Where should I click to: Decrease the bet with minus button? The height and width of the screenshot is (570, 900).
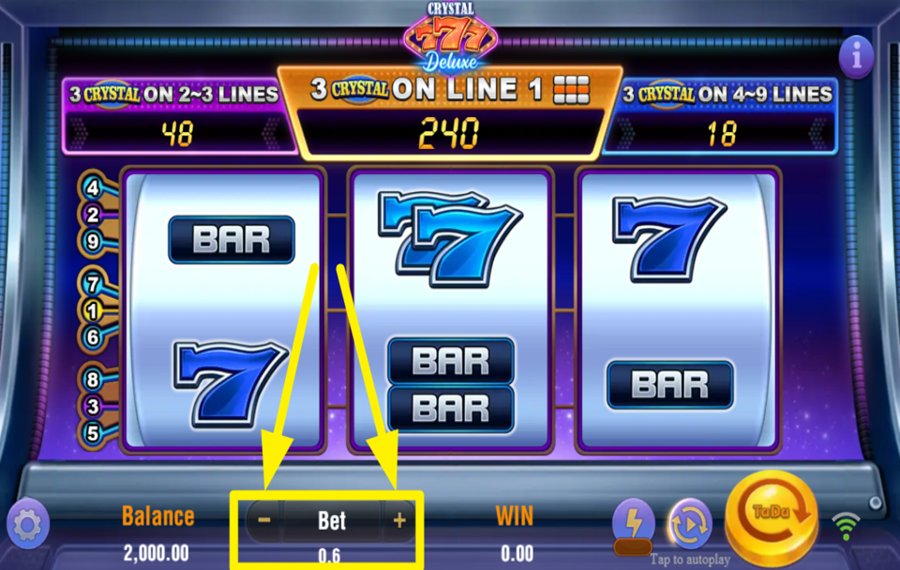point(264,520)
